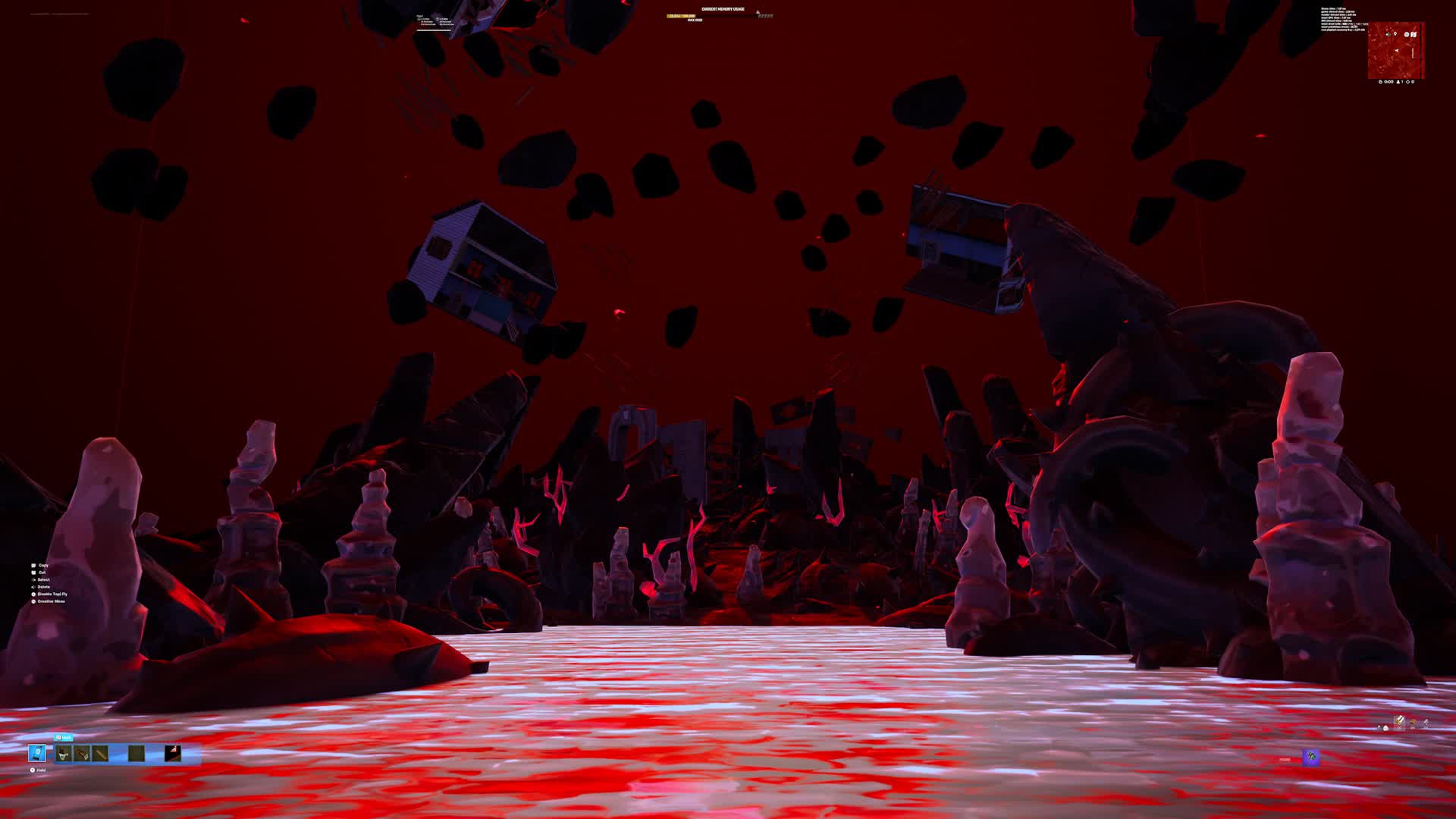Select the baseball bat in the hotbar
The width and height of the screenshot is (1456, 819).
101,752
